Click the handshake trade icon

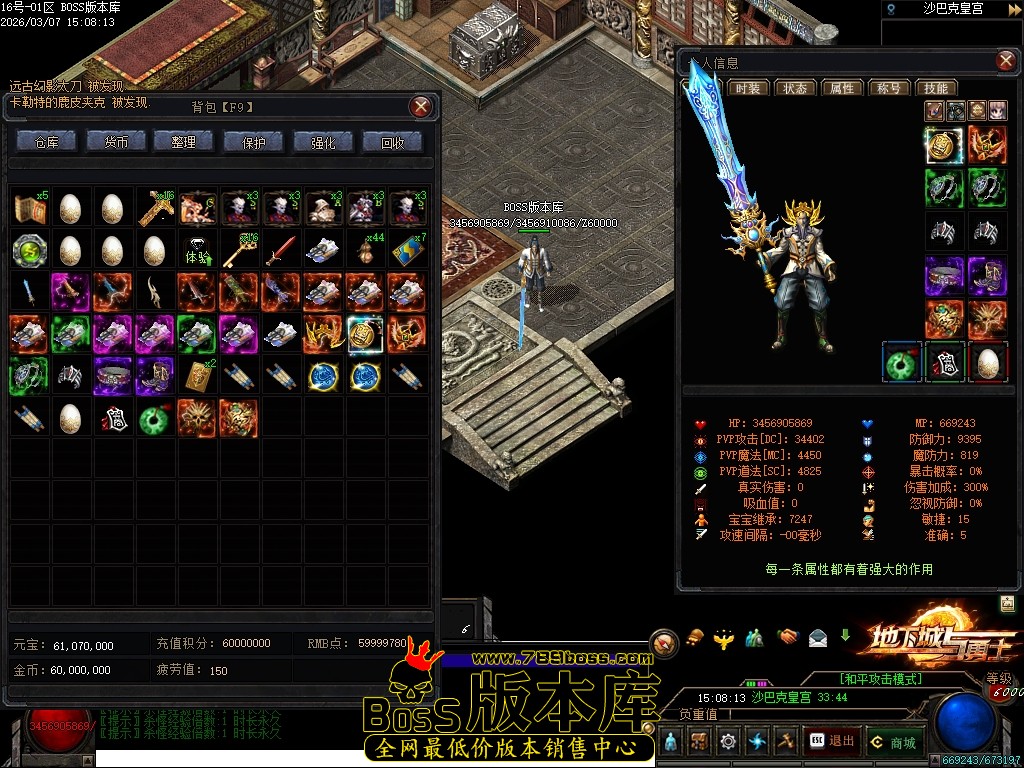pyautogui.click(x=789, y=636)
